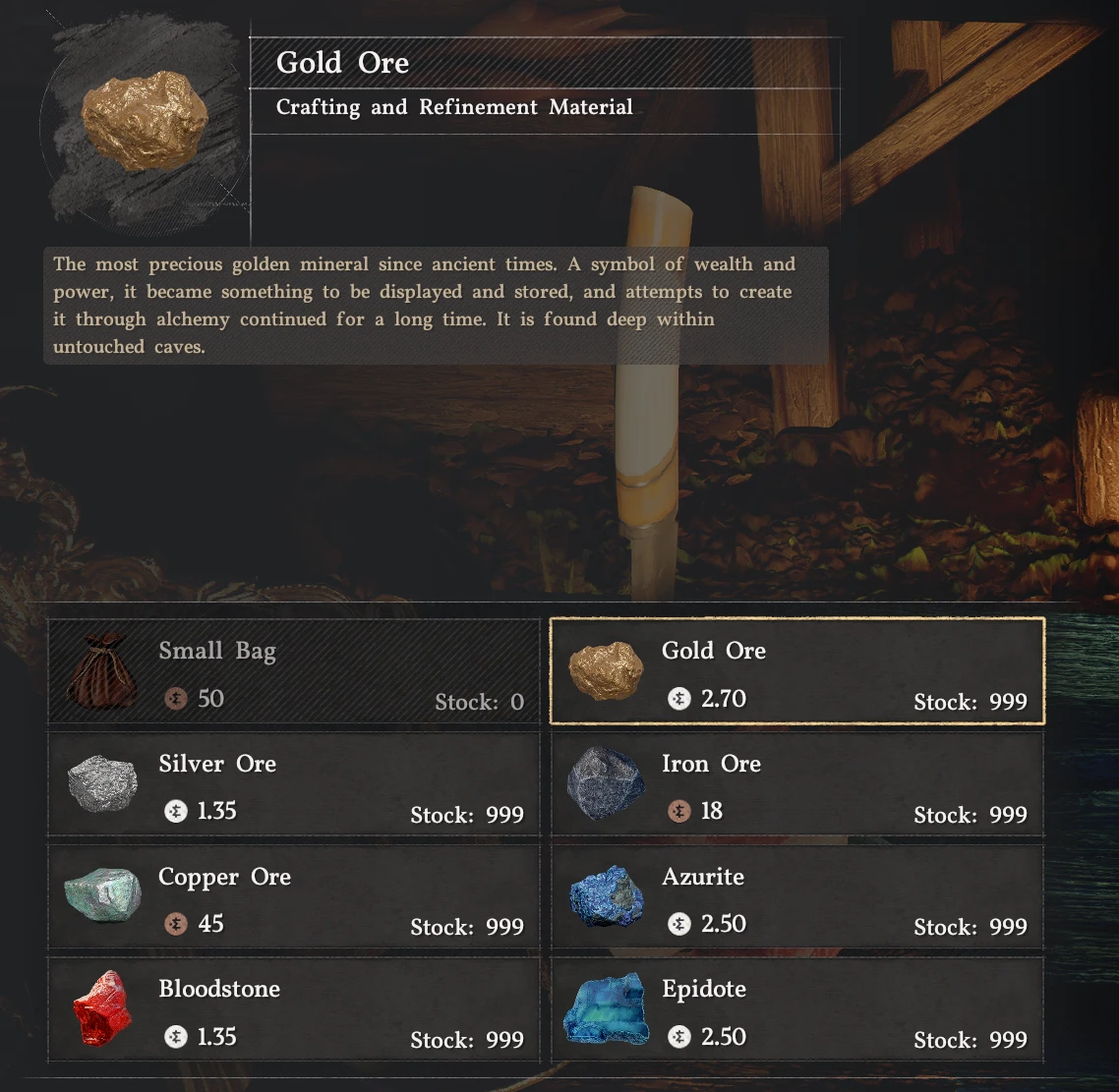Click the Copper Ore shop entry
This screenshot has width=1119, height=1092.
pyautogui.click(x=294, y=898)
